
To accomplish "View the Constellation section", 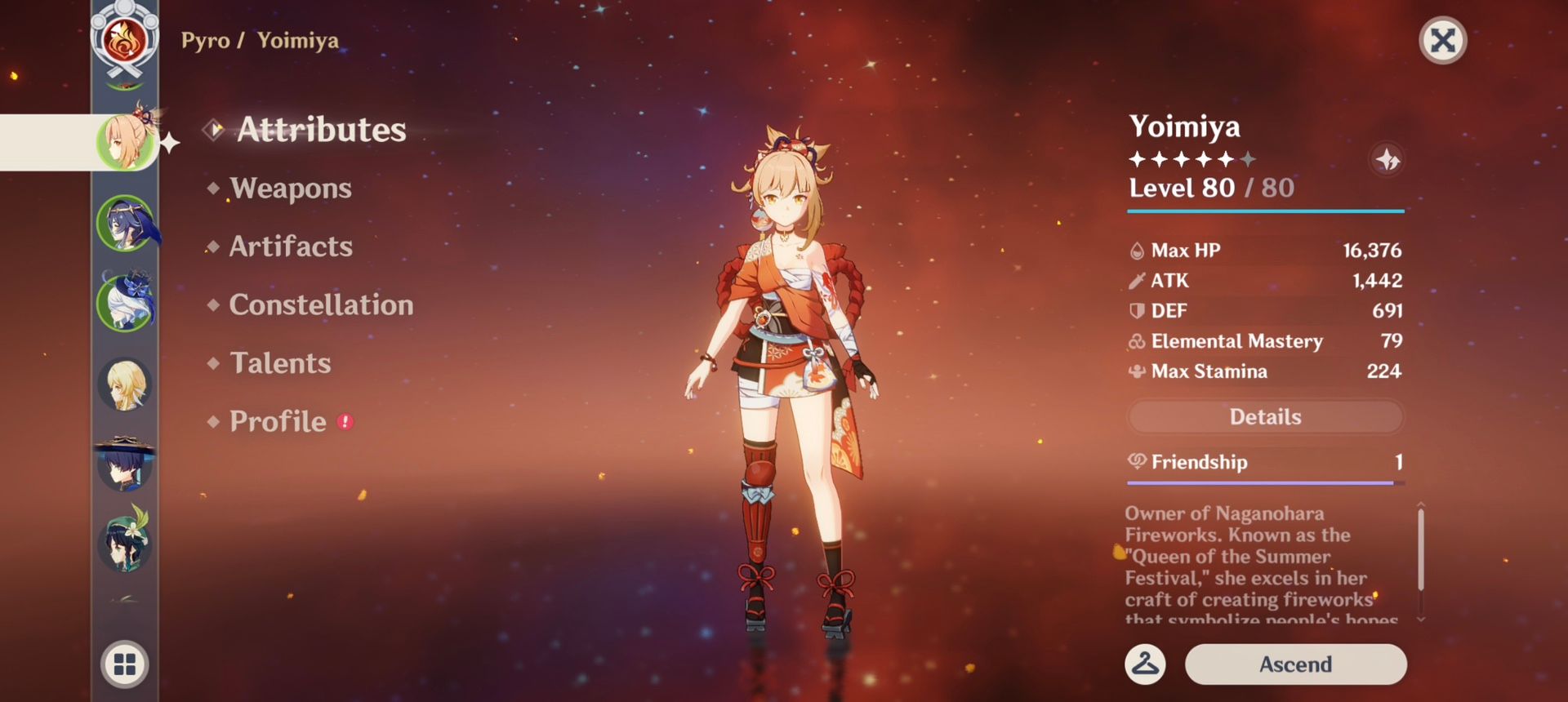I will pos(322,305).
